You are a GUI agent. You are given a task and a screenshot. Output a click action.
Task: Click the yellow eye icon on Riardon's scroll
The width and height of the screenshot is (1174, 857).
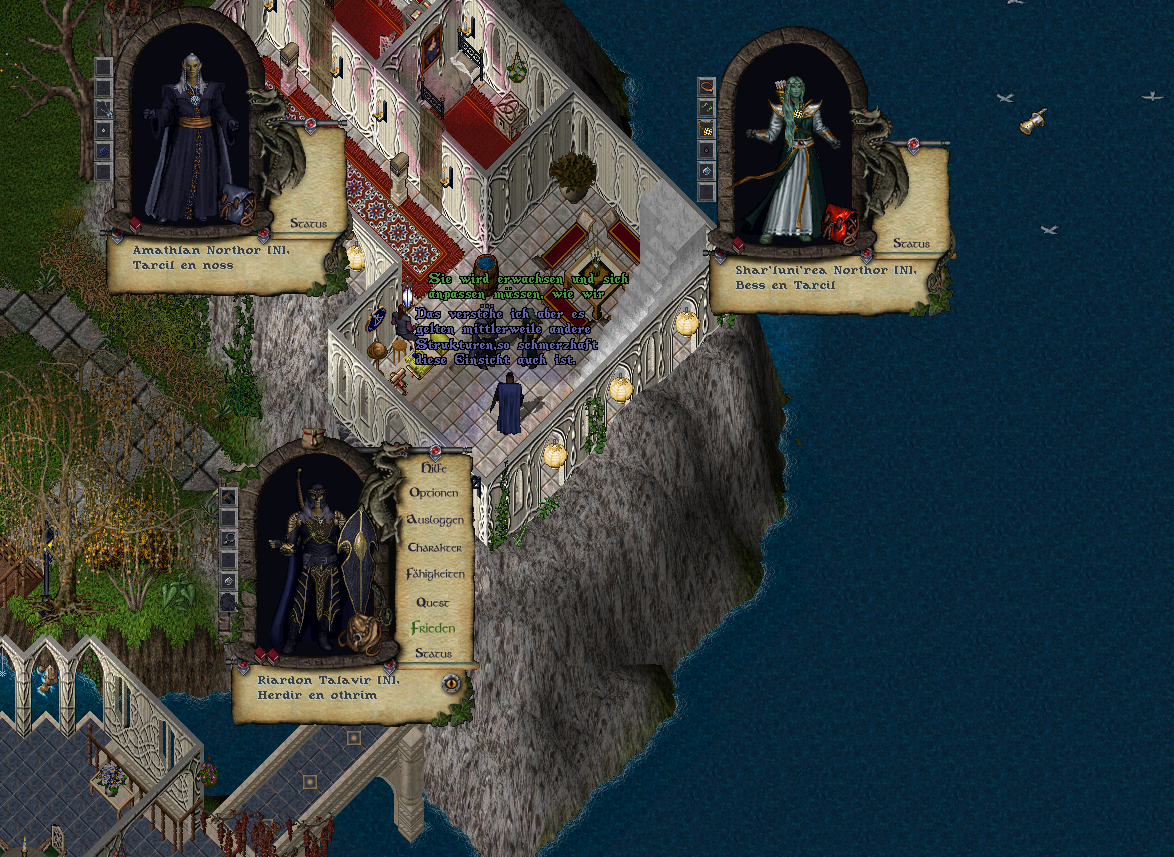pos(451,683)
